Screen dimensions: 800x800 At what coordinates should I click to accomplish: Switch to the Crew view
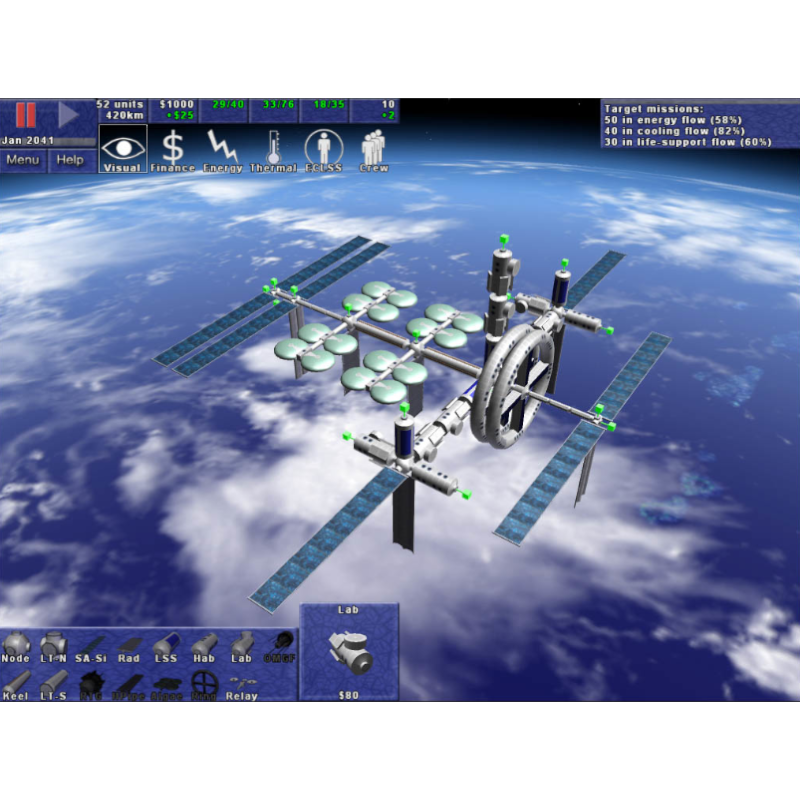tap(373, 150)
